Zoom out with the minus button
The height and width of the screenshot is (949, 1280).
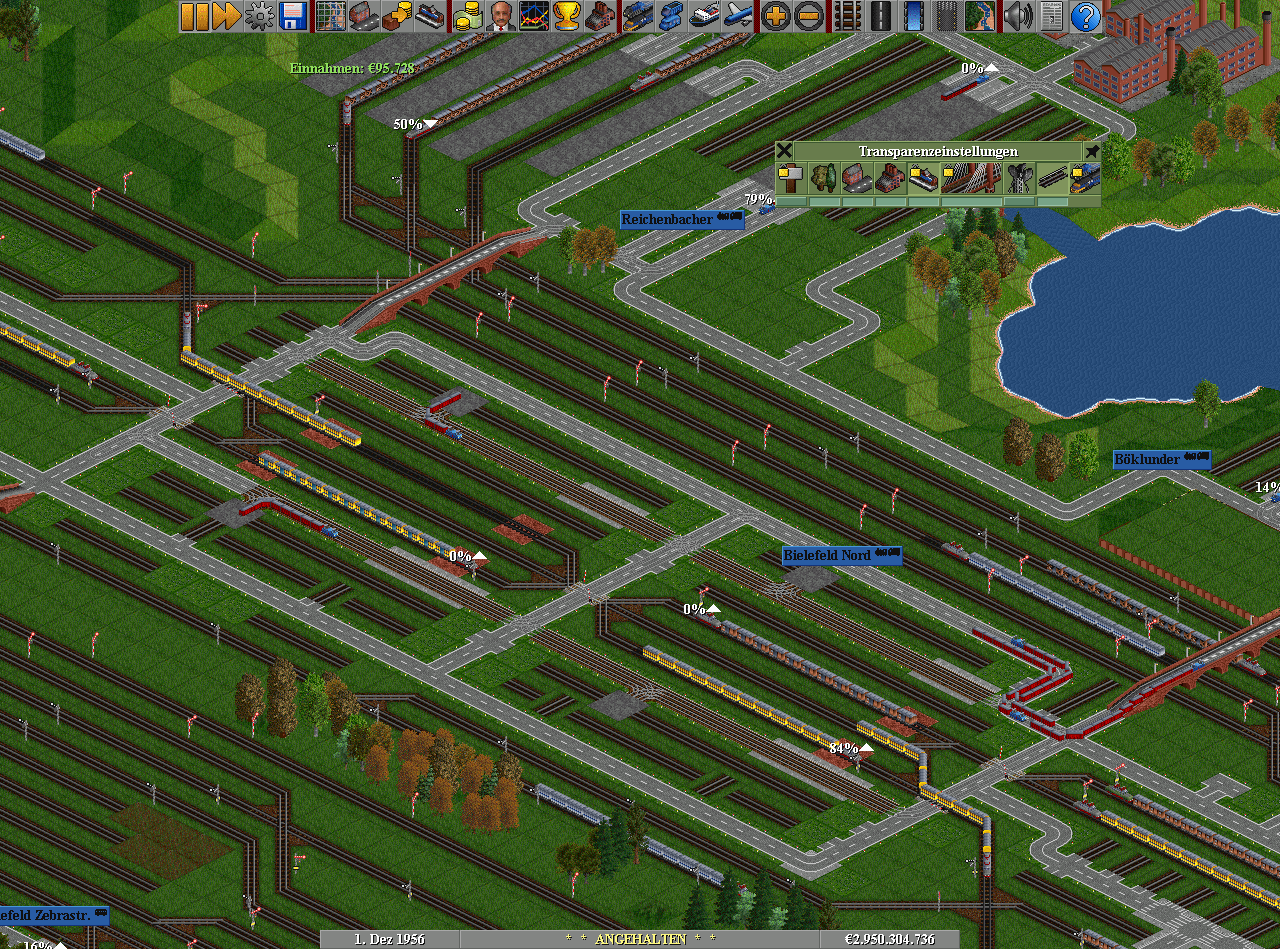tap(809, 16)
